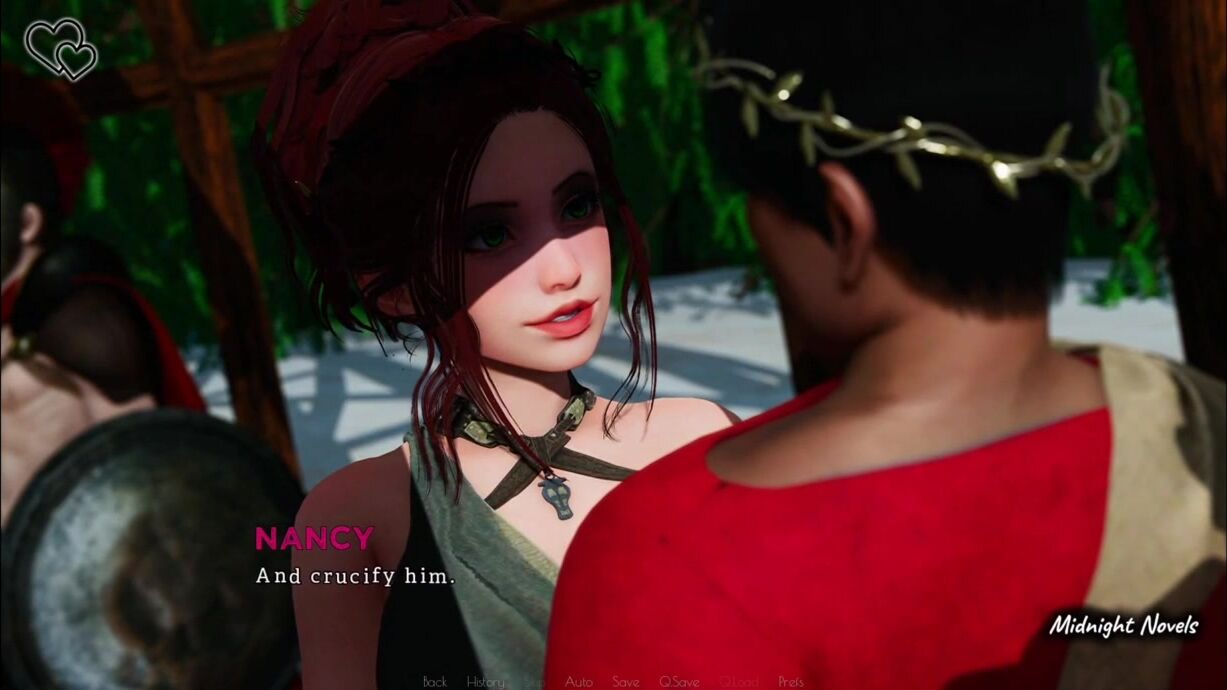Quick save with Q.Save
The image size is (1227, 690).
coord(679,682)
